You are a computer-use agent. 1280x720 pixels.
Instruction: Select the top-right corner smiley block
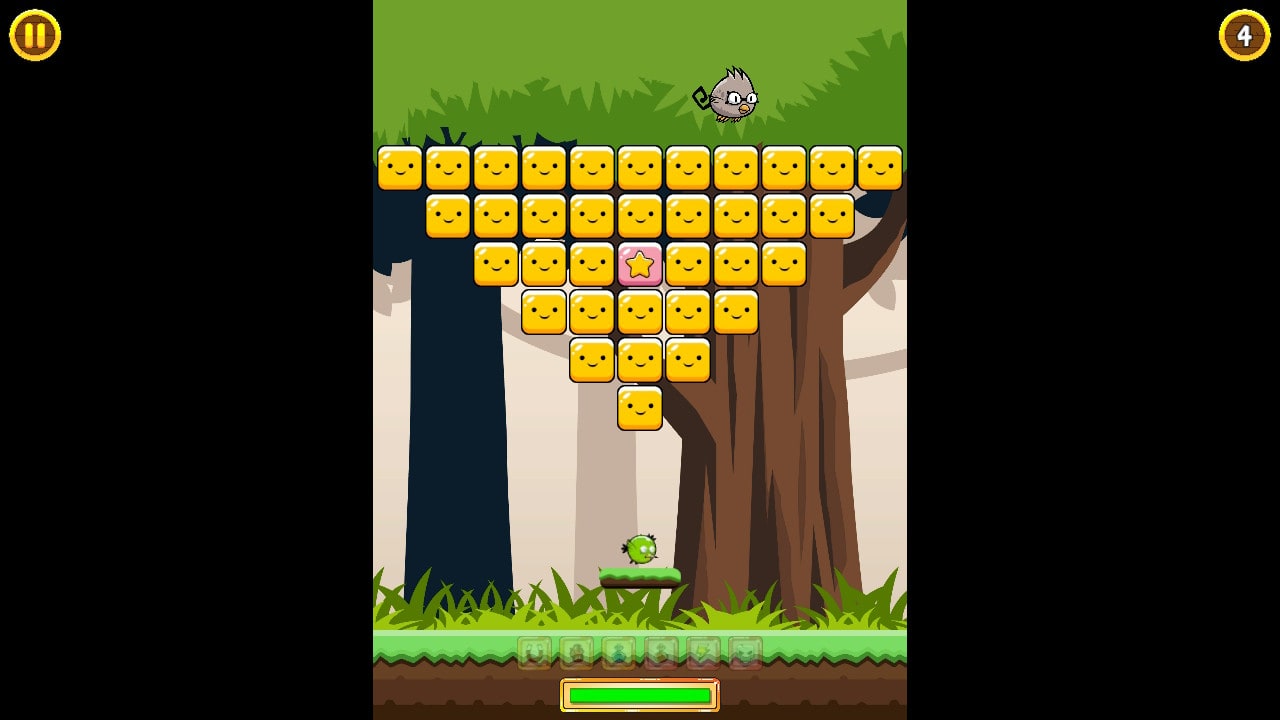(880, 167)
